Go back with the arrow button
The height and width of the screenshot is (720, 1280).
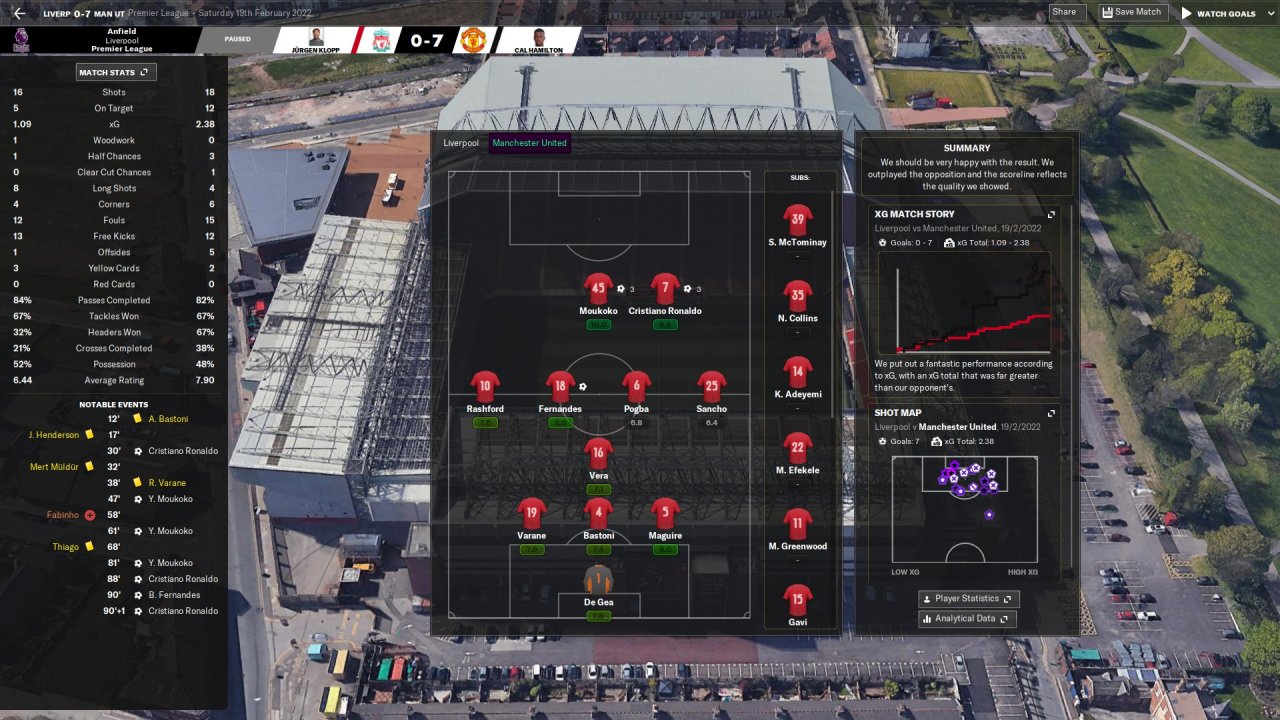(19, 13)
